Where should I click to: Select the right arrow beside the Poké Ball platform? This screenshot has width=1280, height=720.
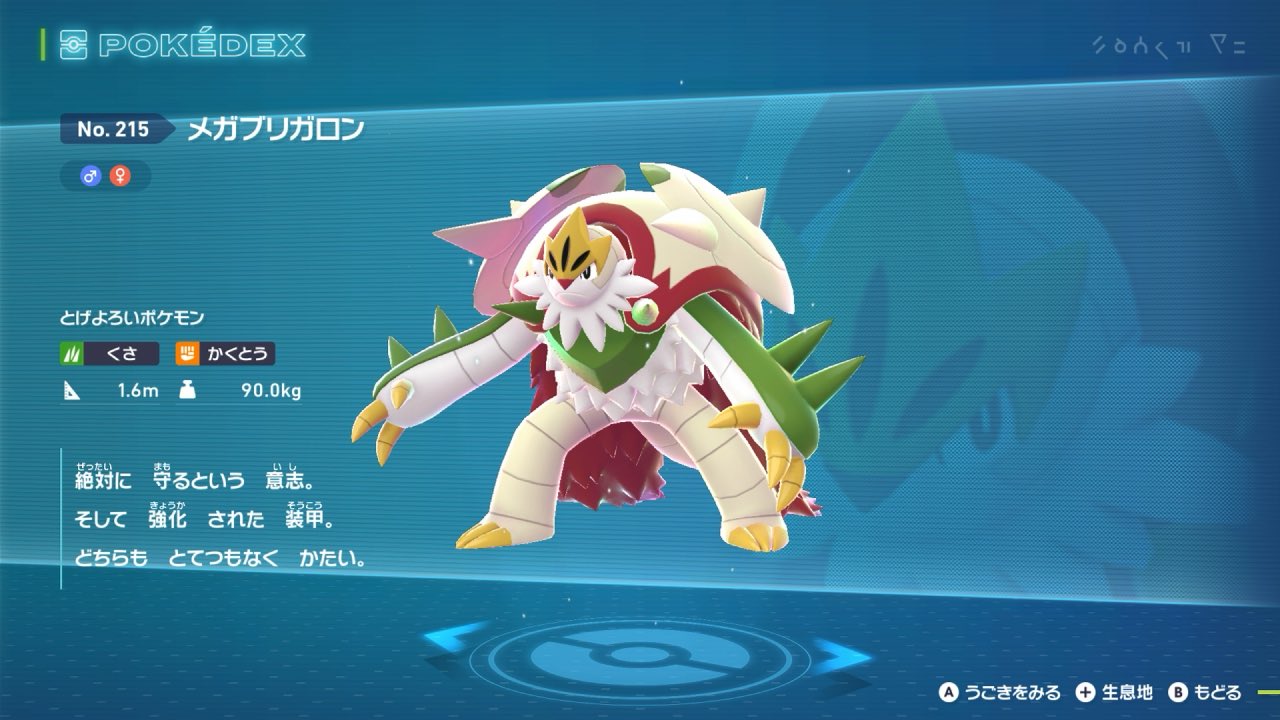click(x=843, y=655)
